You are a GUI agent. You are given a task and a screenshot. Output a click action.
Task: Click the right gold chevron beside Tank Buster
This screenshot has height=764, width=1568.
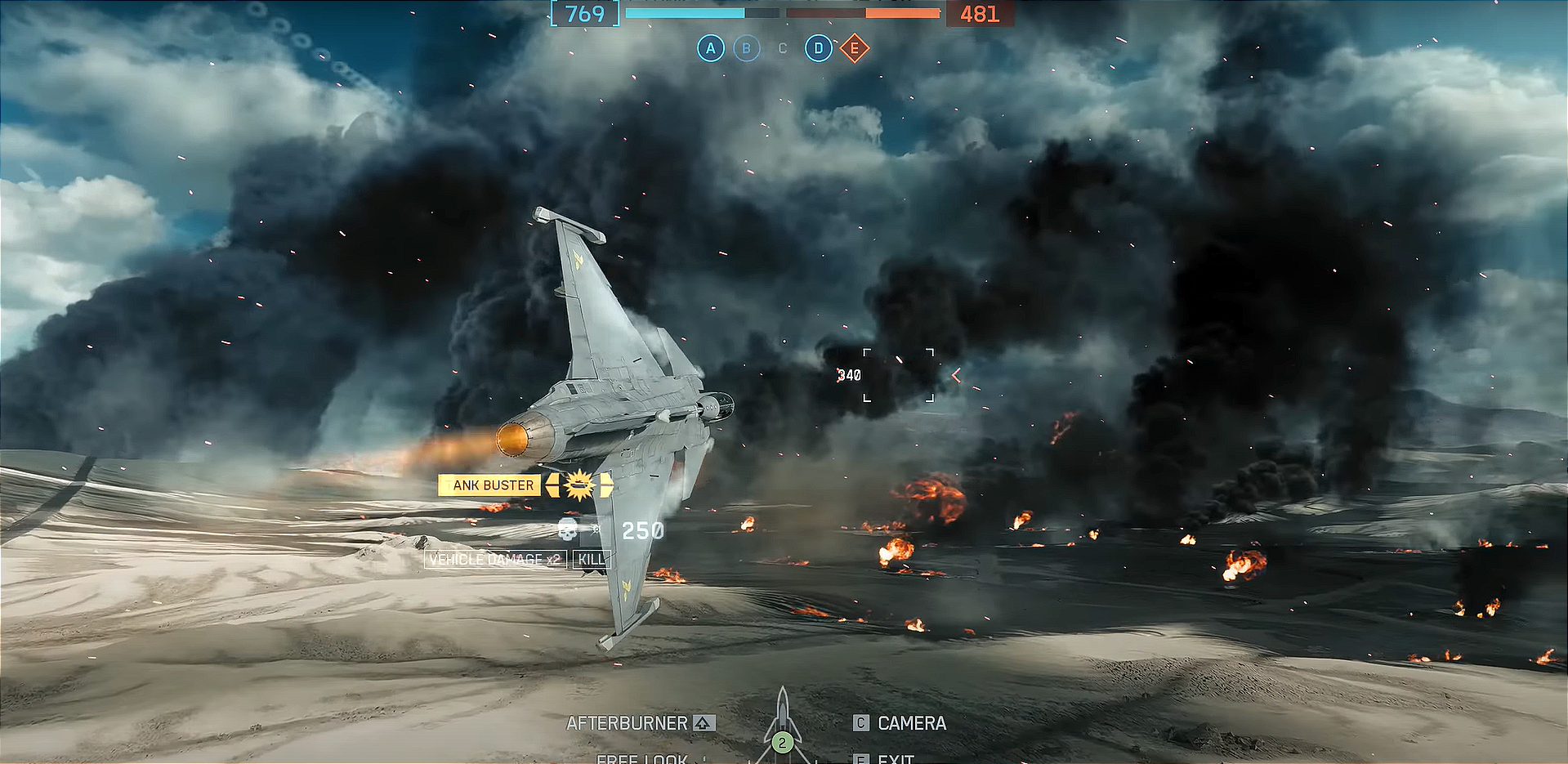pos(605,485)
